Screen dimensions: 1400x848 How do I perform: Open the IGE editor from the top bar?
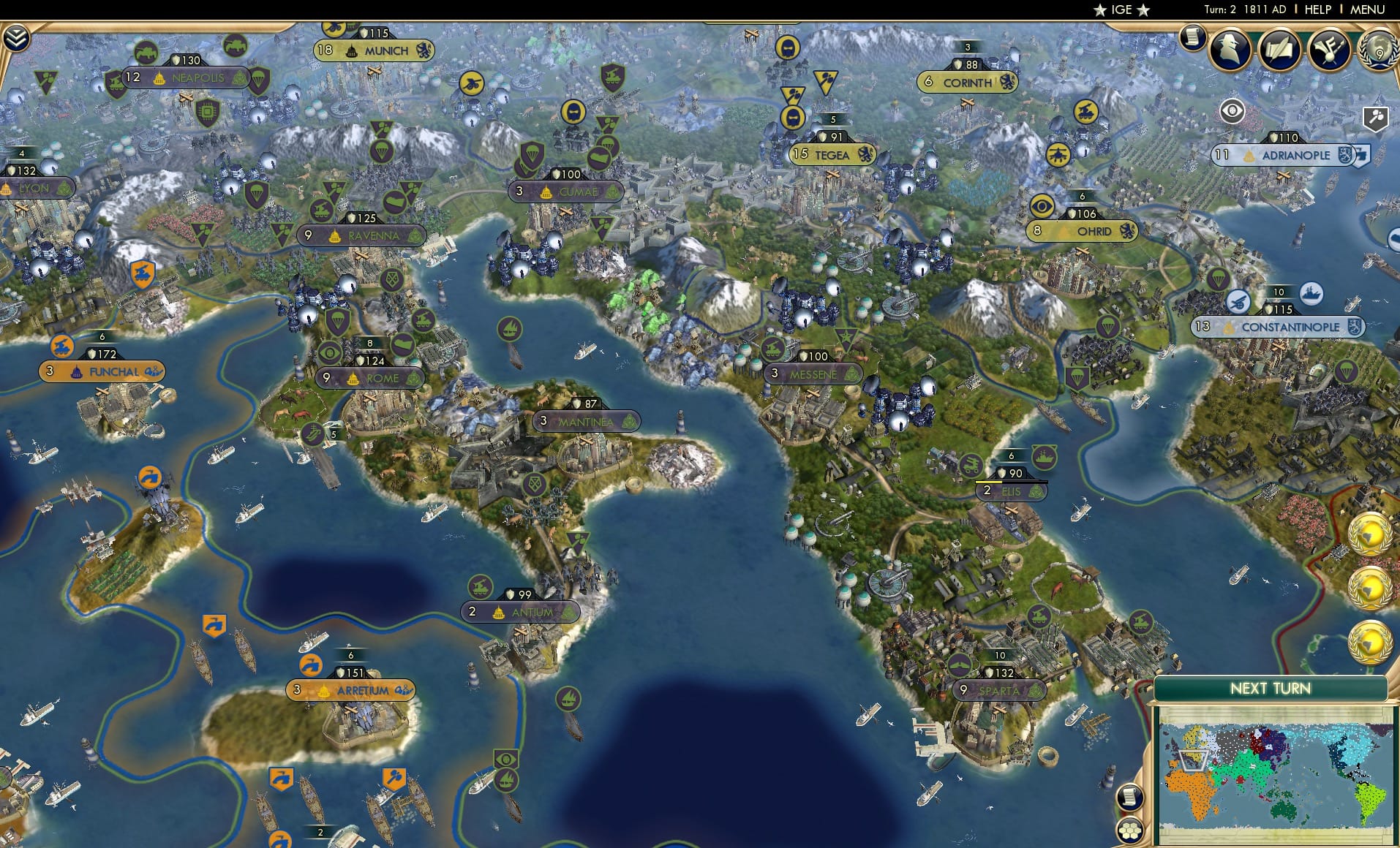[1120, 10]
